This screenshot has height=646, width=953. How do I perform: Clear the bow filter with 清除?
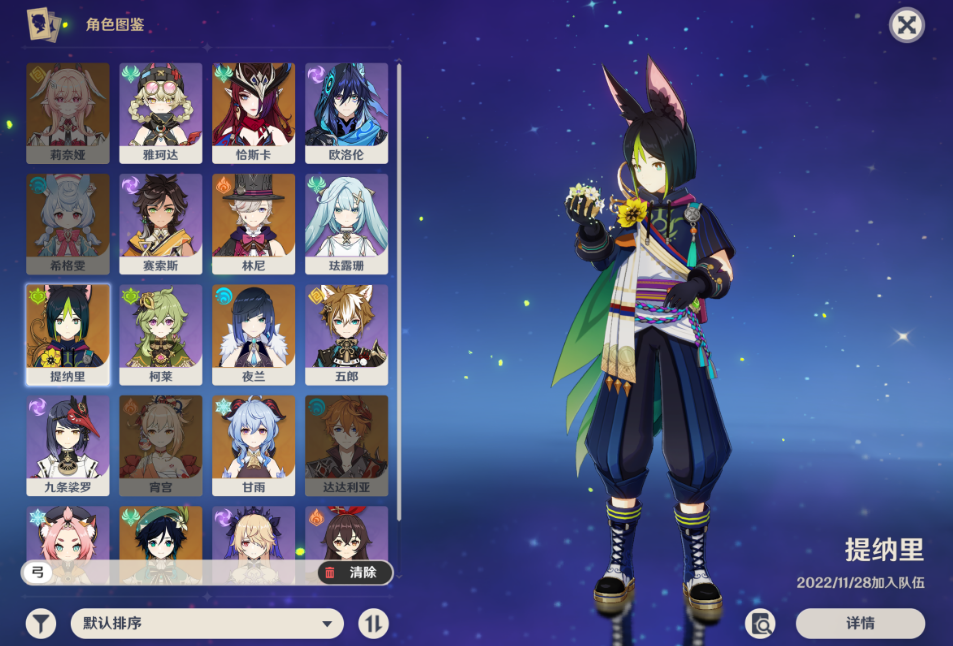pos(354,572)
